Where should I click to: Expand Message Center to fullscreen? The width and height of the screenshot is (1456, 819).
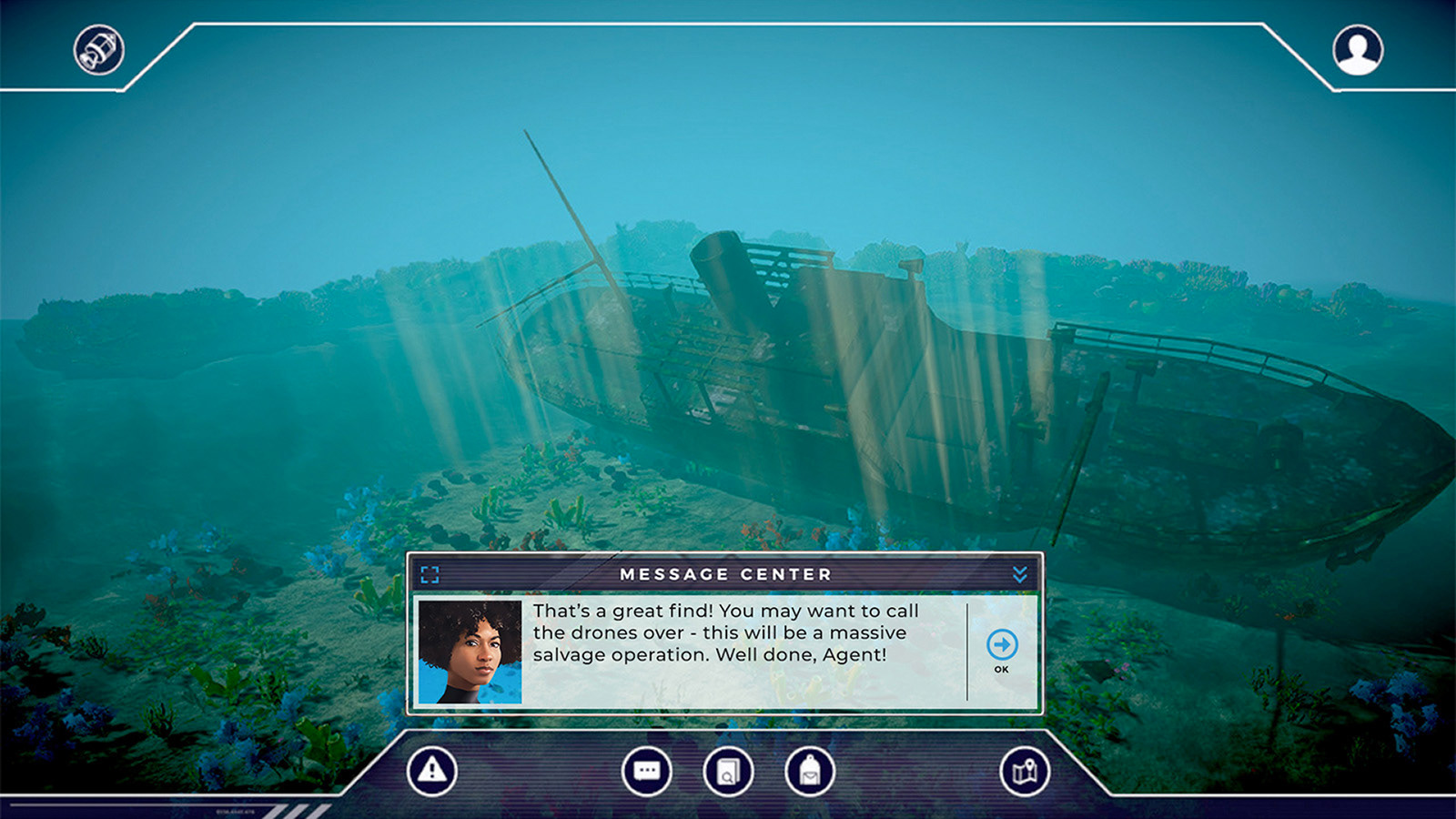click(x=430, y=574)
